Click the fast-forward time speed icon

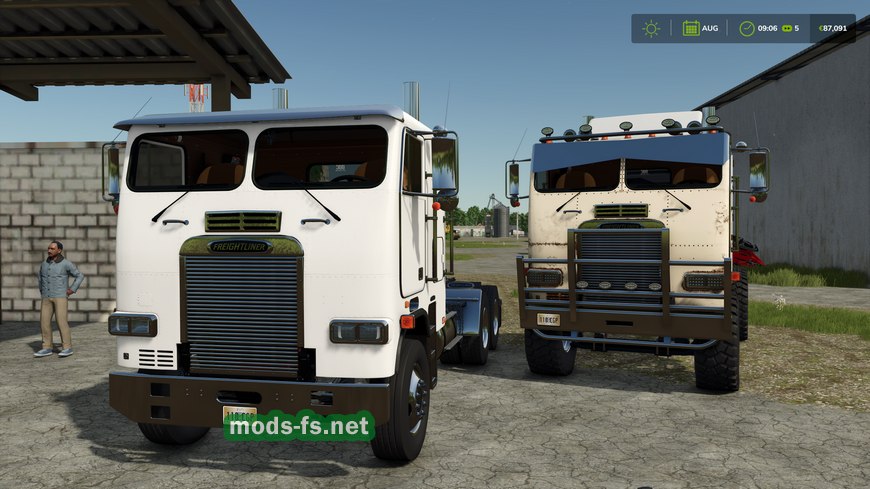pos(786,28)
